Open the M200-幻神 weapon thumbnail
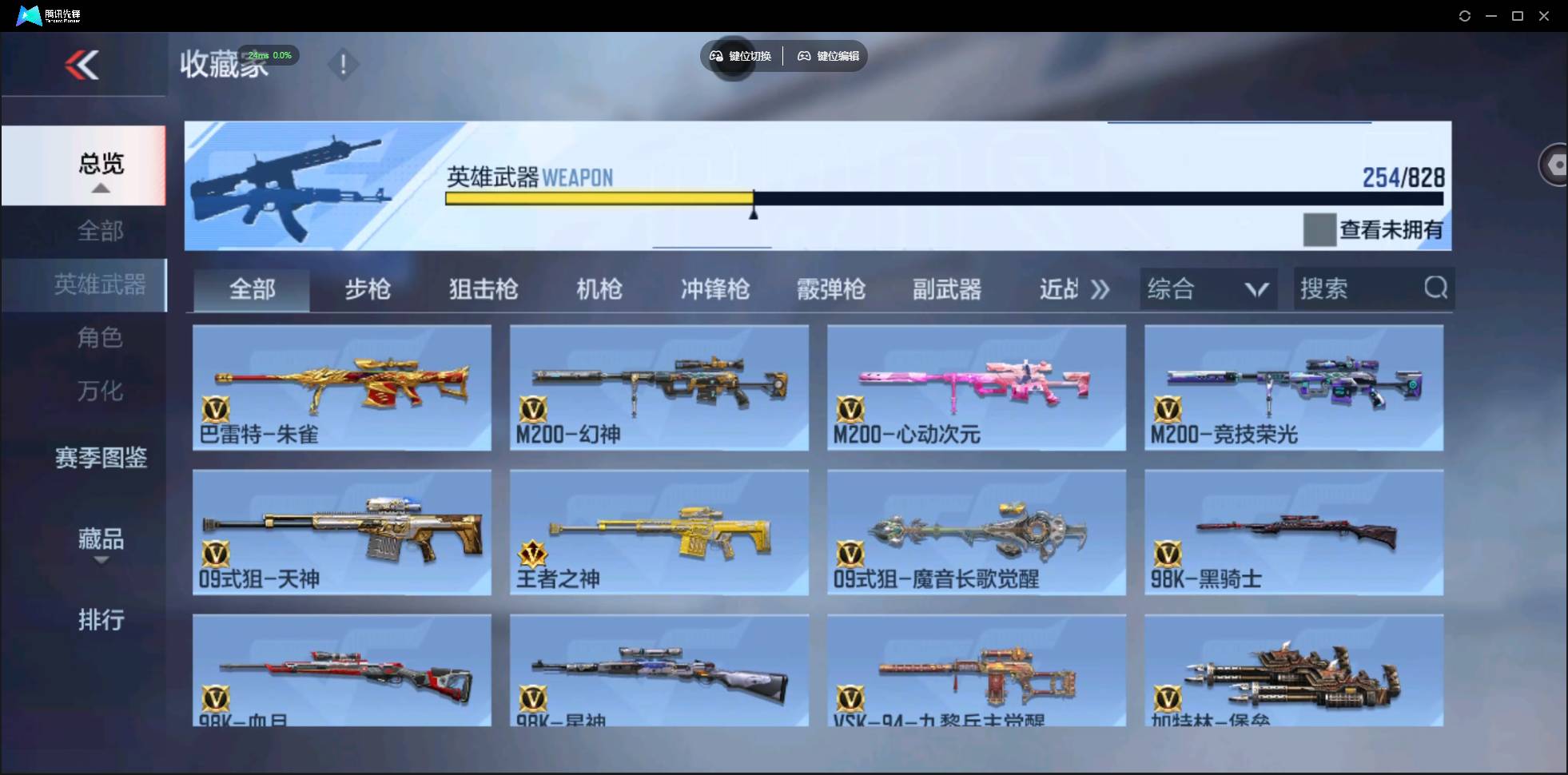This screenshot has height=775, width=1568. [x=657, y=388]
